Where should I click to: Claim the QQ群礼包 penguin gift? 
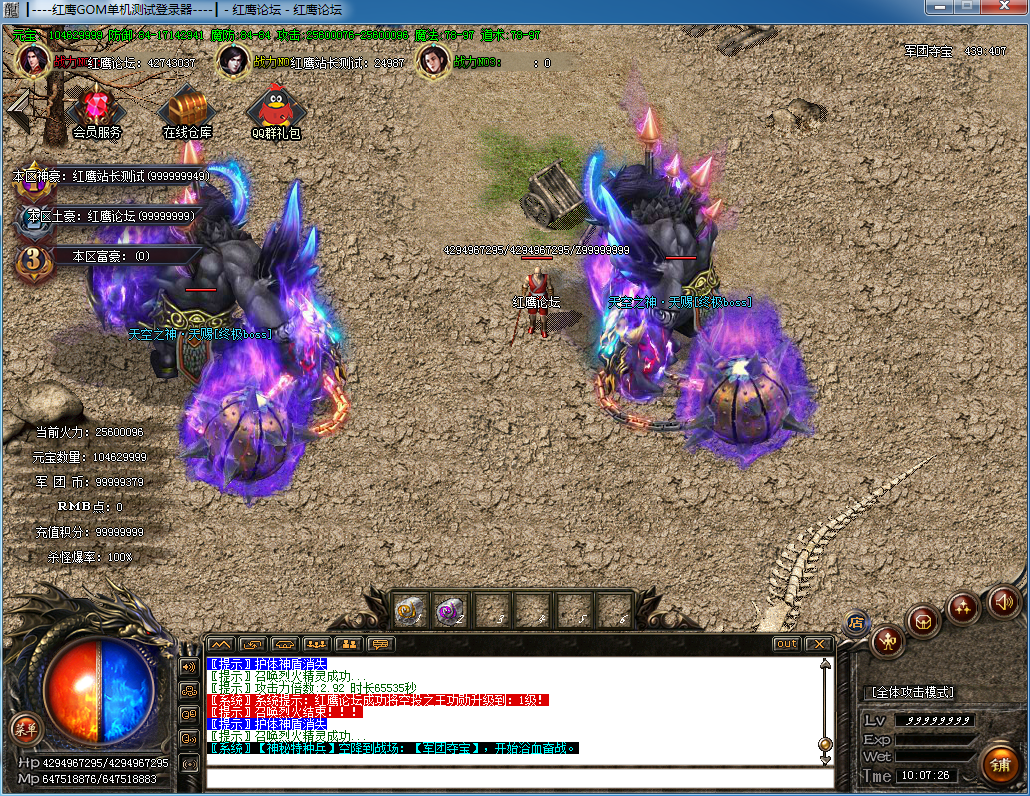tap(276, 109)
